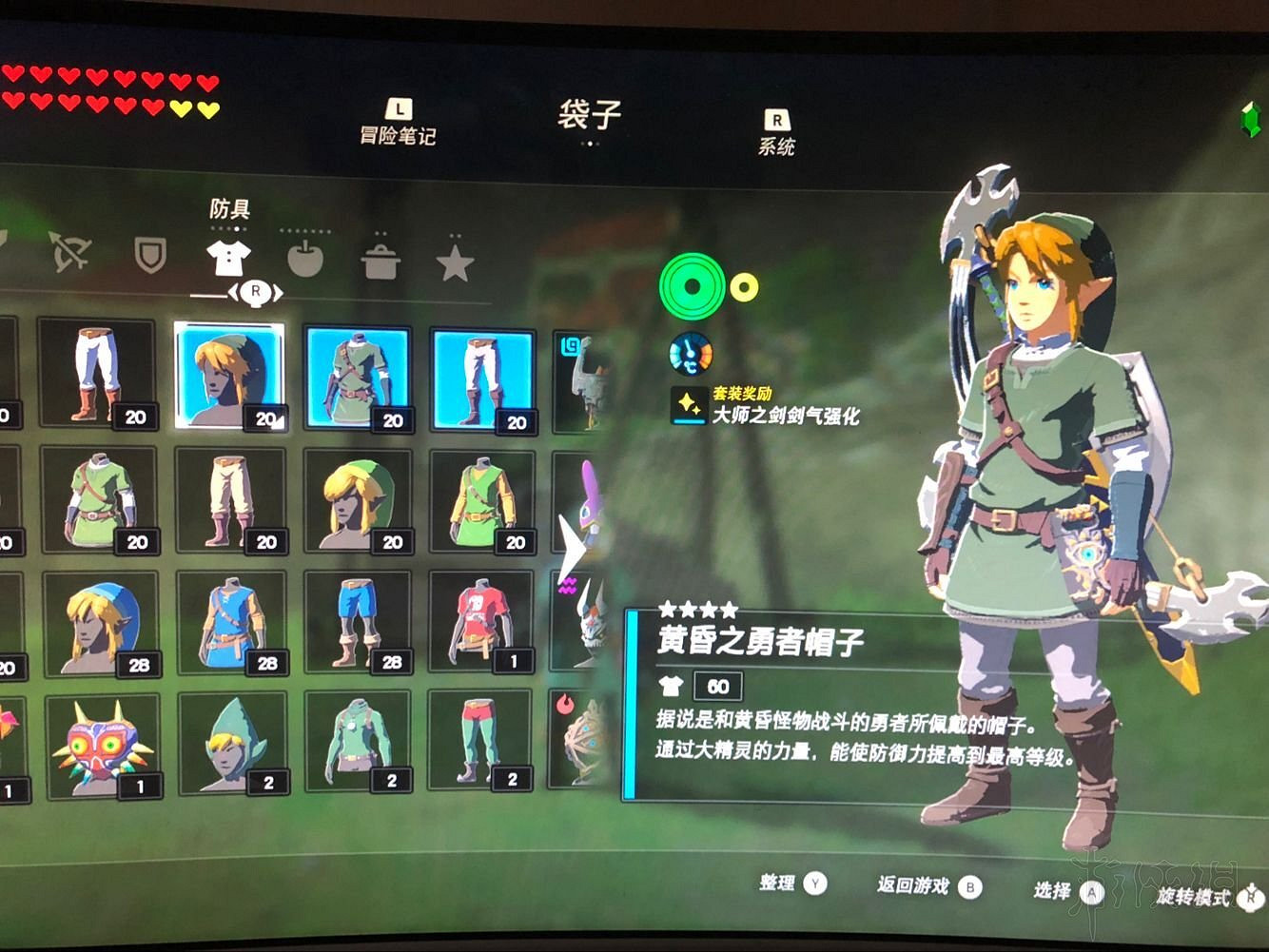
Task: Click the armor defense shirt icon beside 60
Action: point(673,687)
